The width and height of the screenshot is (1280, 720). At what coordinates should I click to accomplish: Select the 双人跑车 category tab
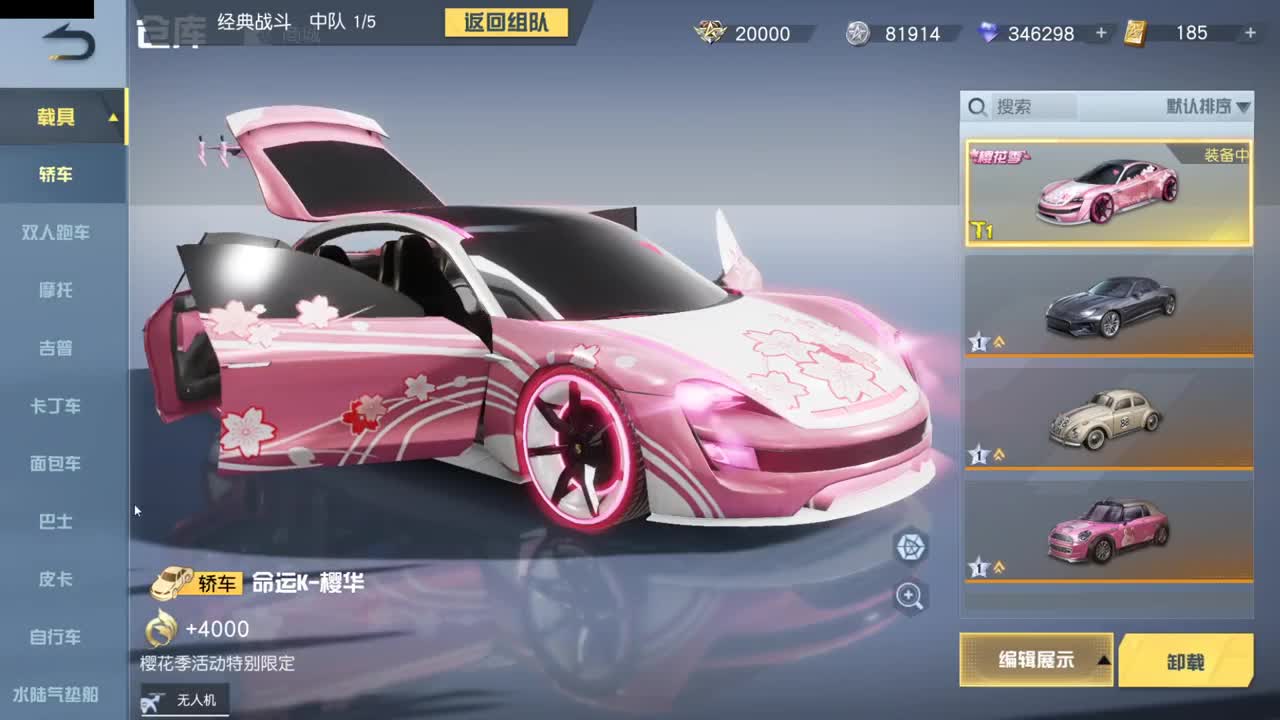click(55, 232)
